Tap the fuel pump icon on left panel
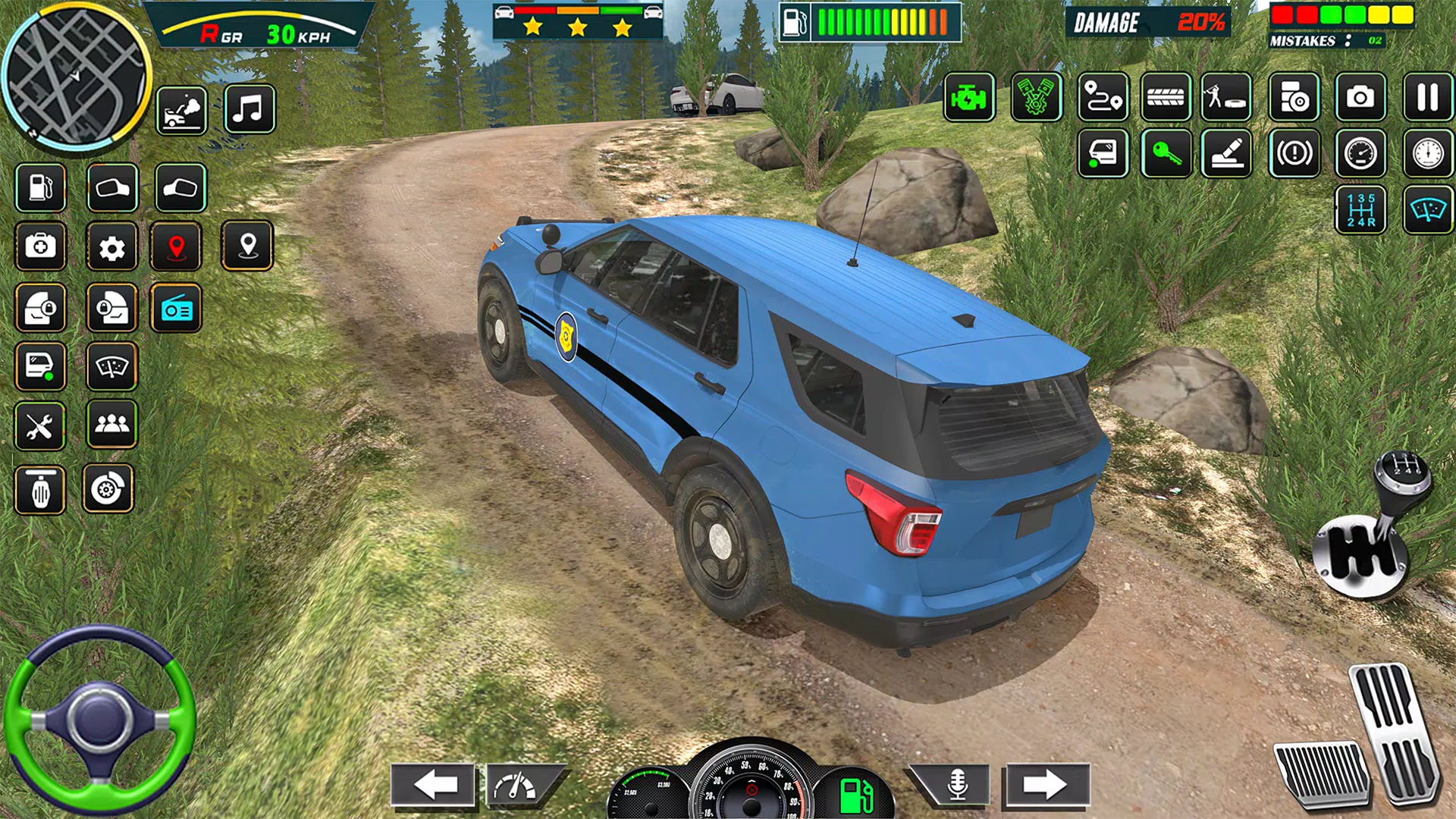The height and width of the screenshot is (819, 1456). (x=40, y=187)
